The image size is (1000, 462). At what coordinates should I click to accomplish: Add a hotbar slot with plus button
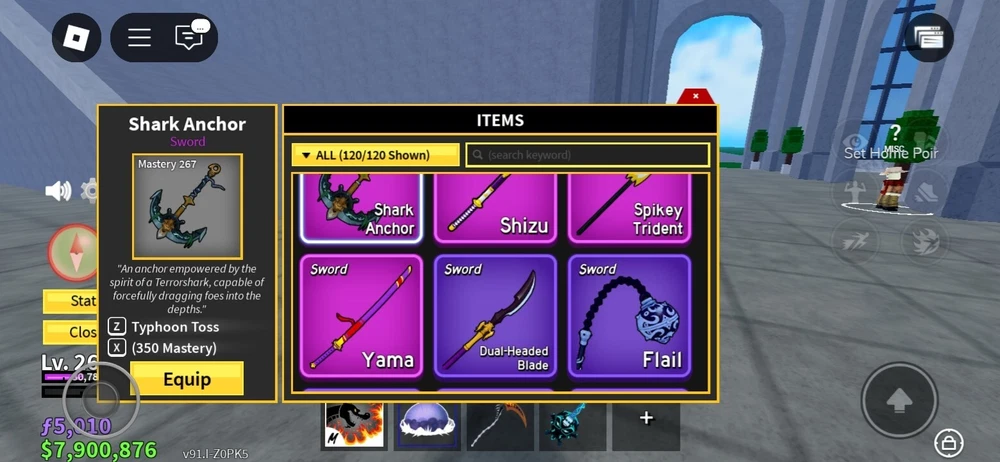pyautogui.click(x=646, y=418)
